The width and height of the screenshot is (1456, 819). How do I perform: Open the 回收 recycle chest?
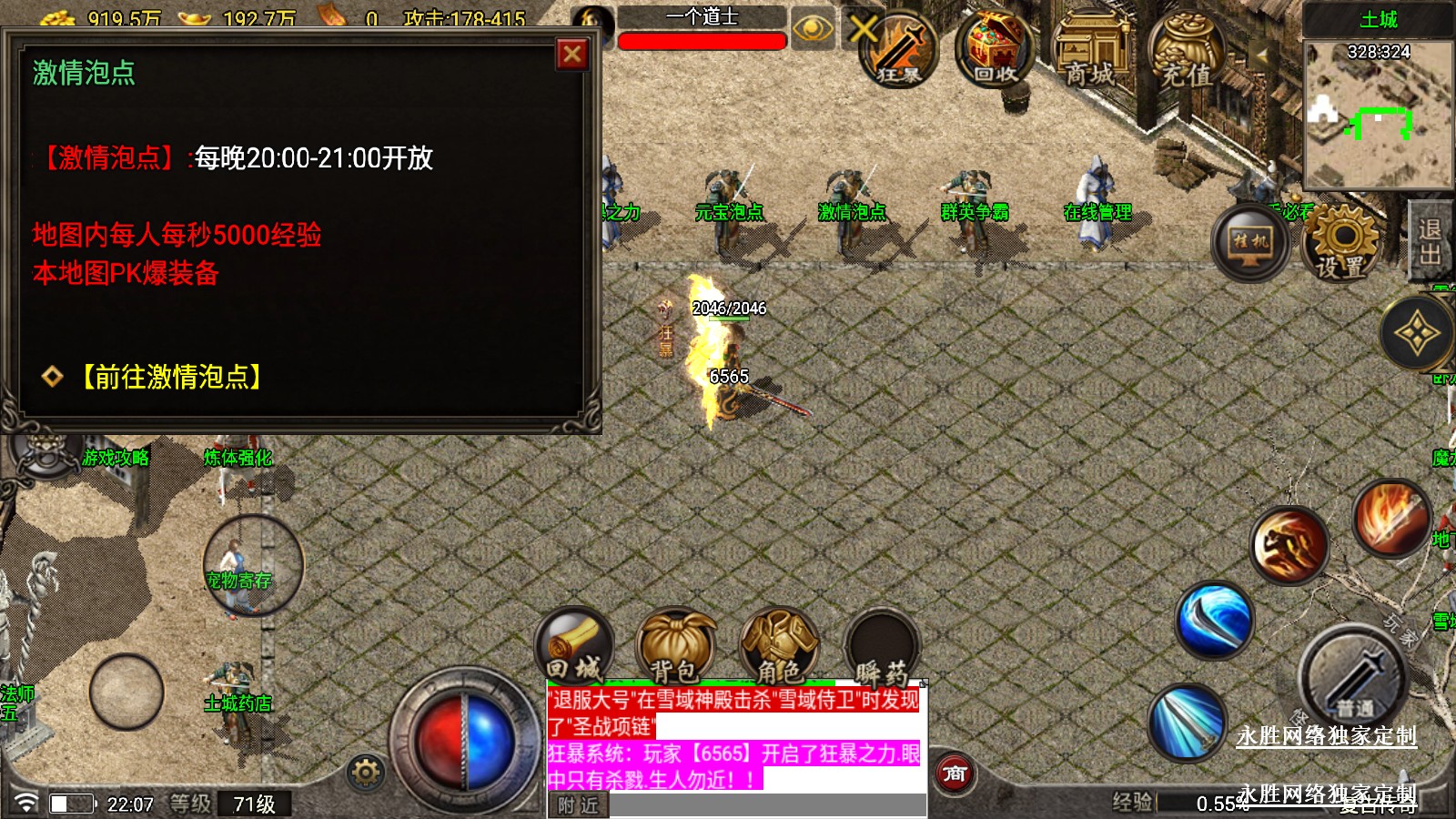click(x=995, y=50)
